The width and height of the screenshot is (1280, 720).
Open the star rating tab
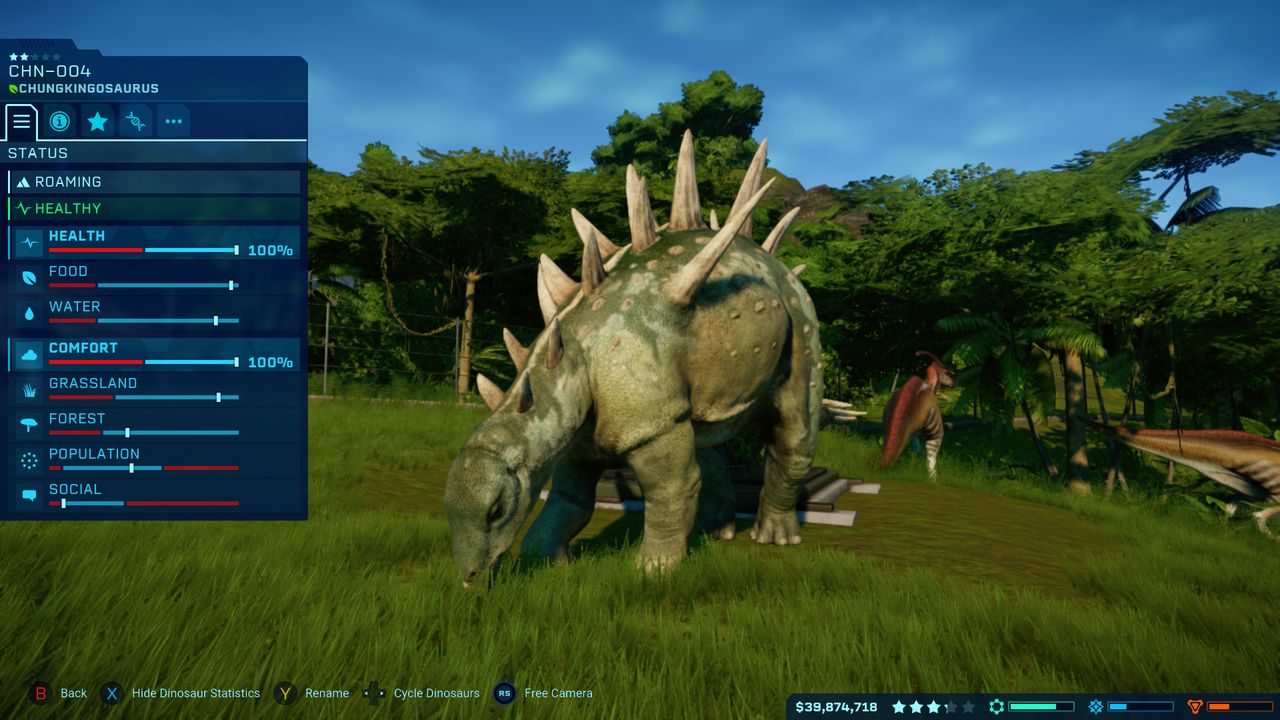[97, 122]
